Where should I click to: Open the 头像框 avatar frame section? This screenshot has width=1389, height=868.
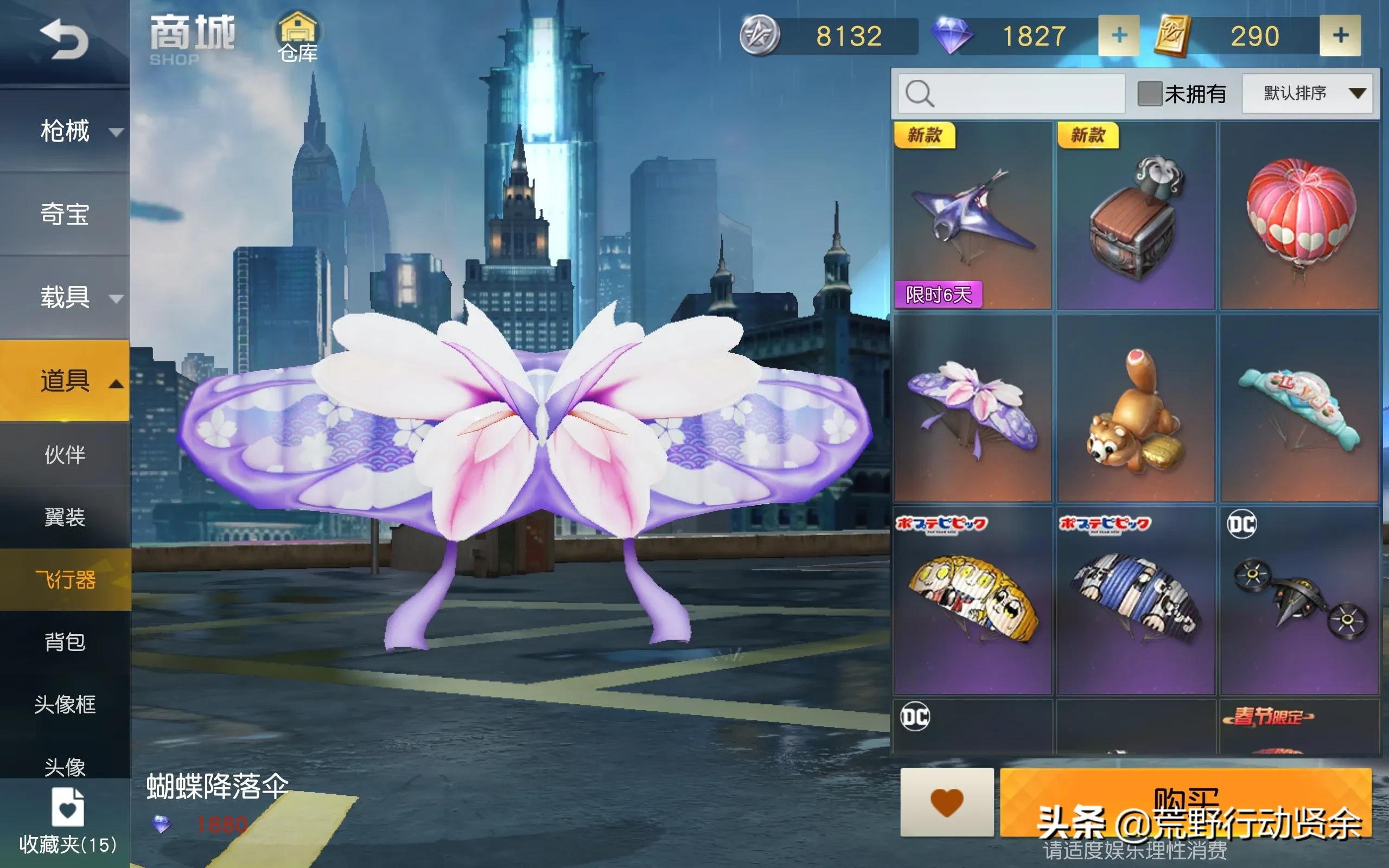pyautogui.click(x=65, y=704)
